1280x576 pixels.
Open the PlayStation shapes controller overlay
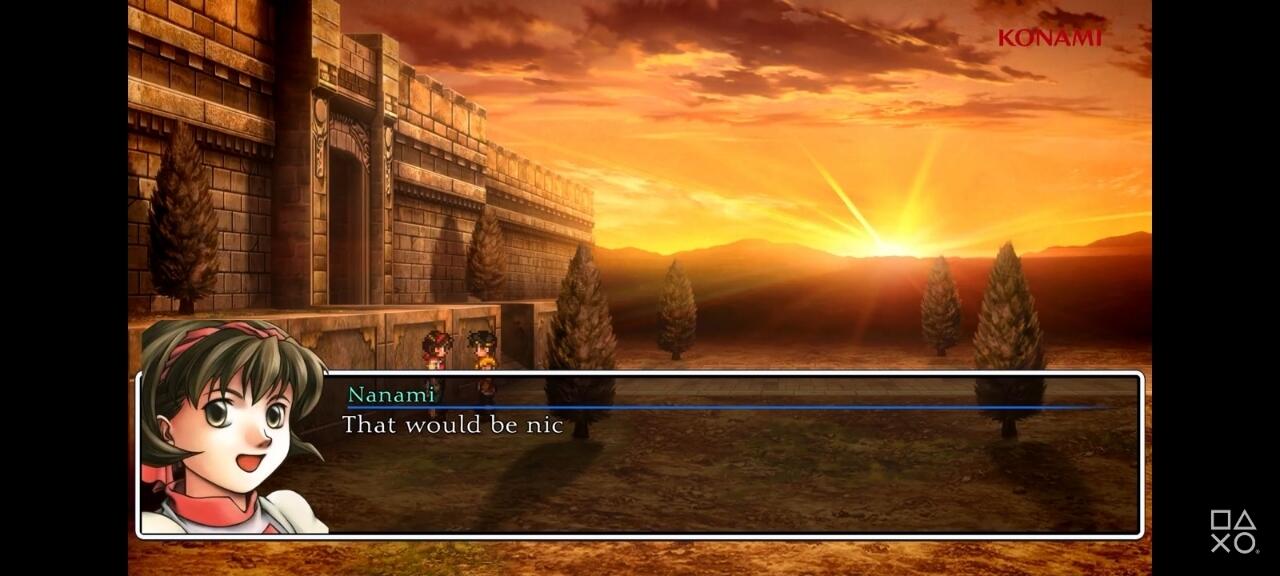point(1232,531)
